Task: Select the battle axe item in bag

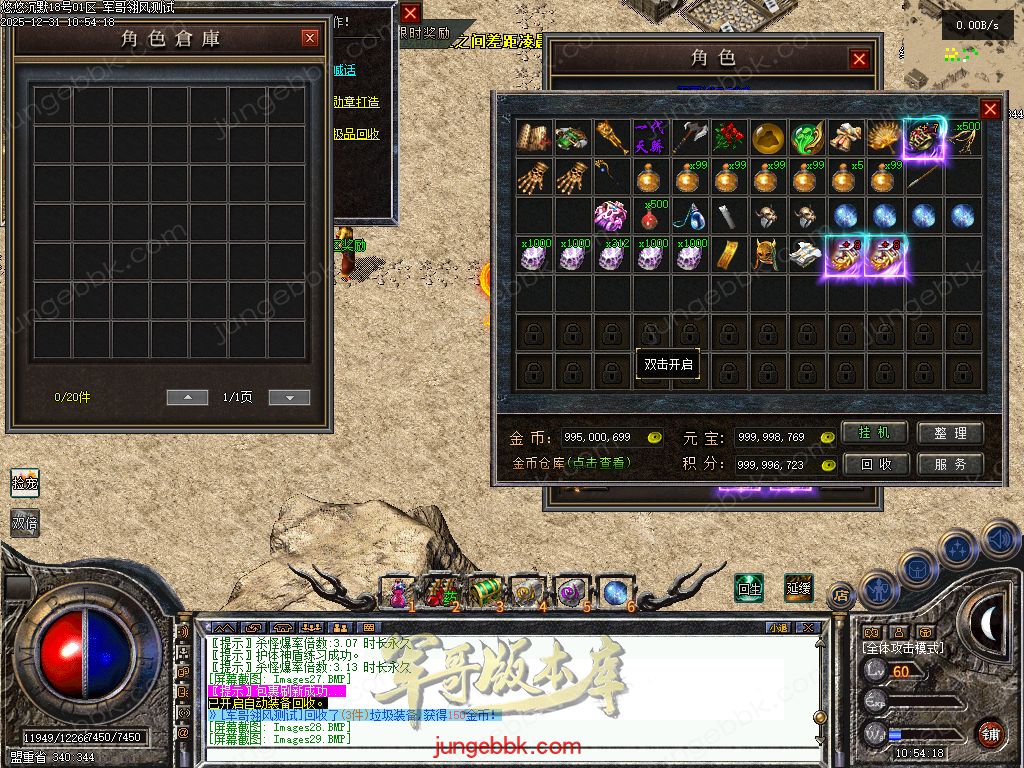Action: pos(689,138)
